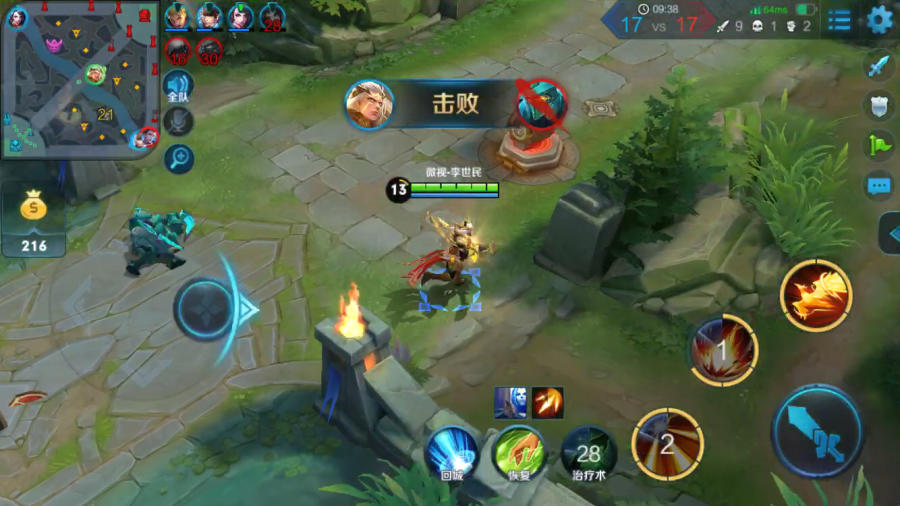Open the settings gear menu
Image resolution: width=900 pixels, height=506 pixels.
click(x=880, y=19)
